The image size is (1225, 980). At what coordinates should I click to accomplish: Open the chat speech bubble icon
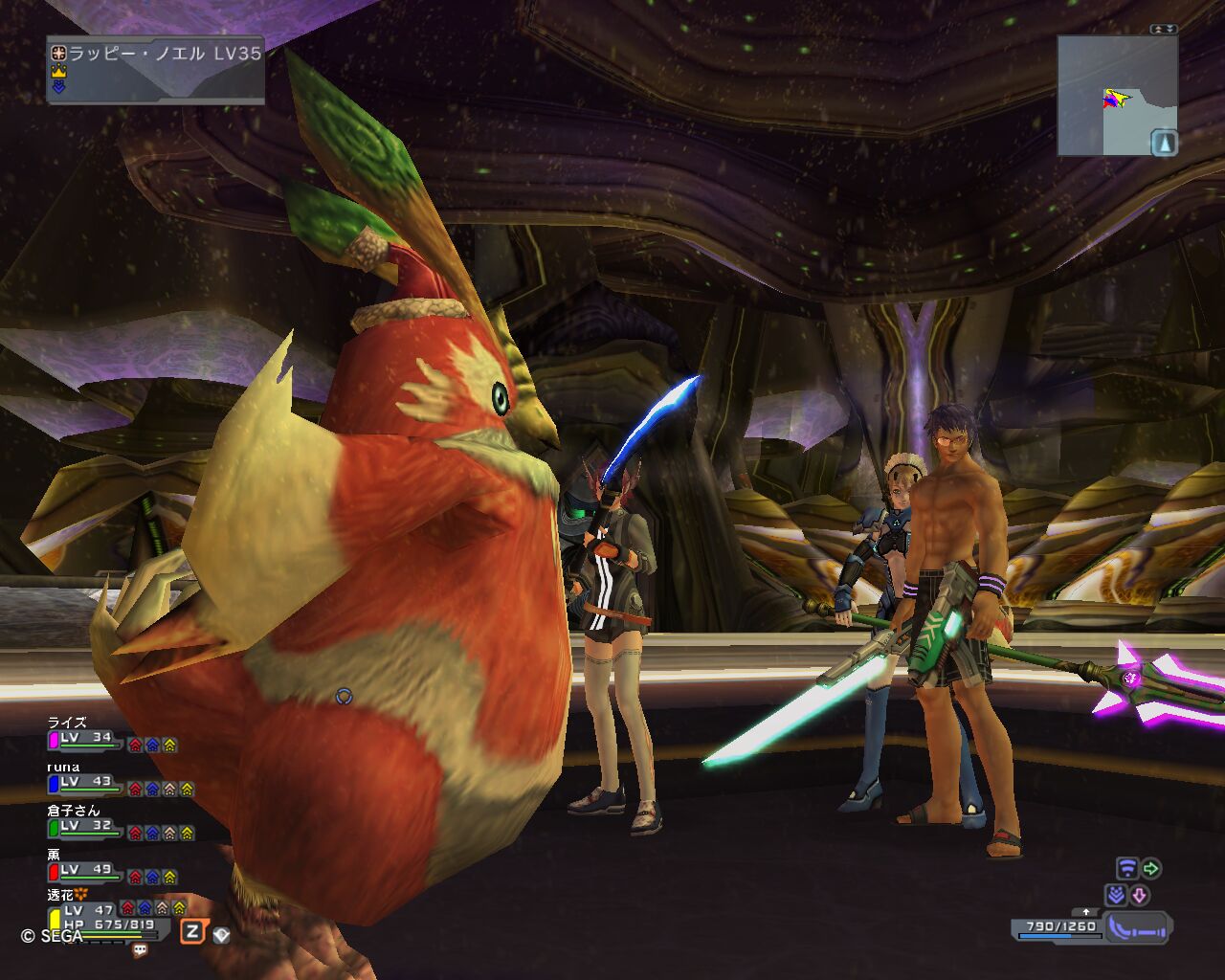pyautogui.click(x=141, y=950)
